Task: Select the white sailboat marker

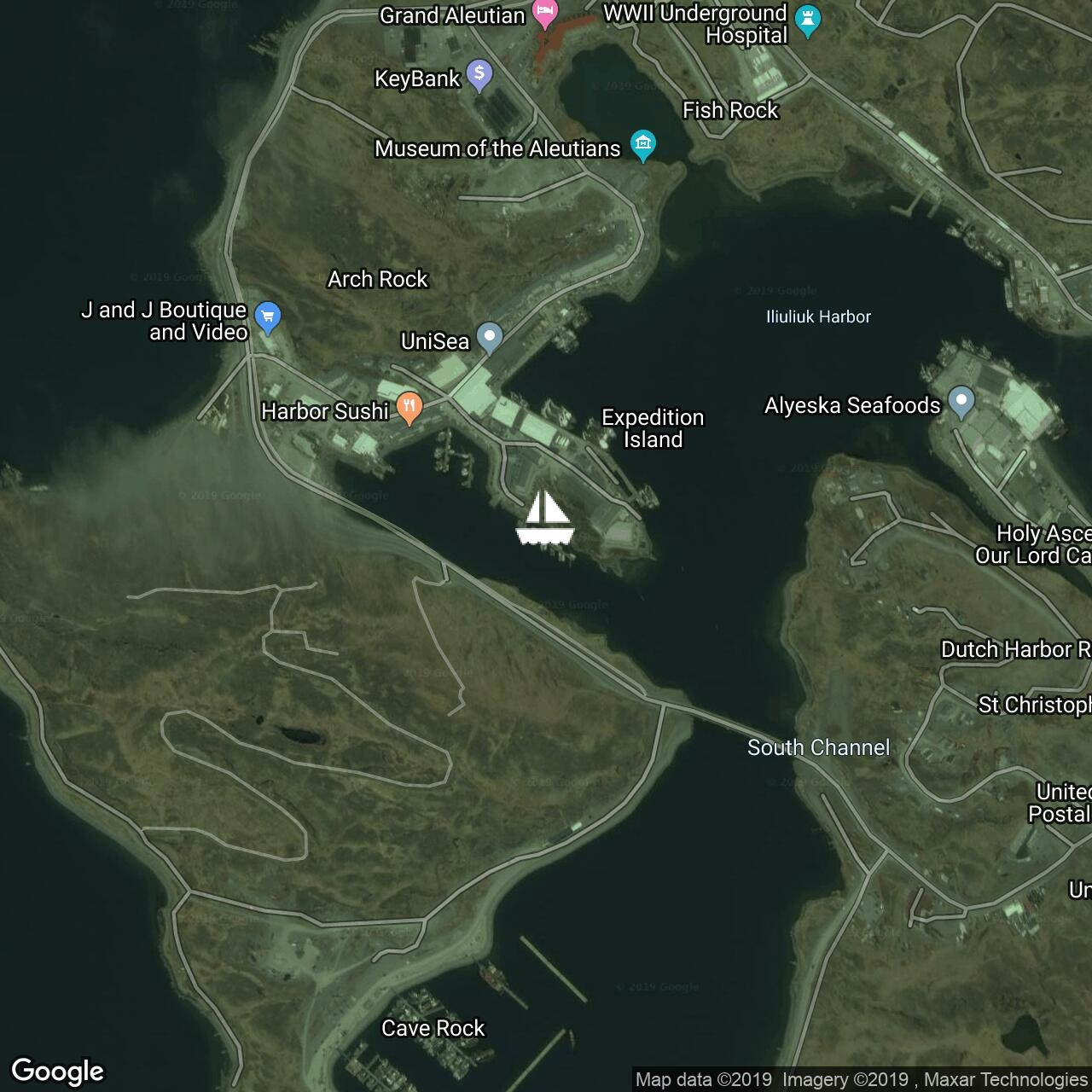Action: 545,518
